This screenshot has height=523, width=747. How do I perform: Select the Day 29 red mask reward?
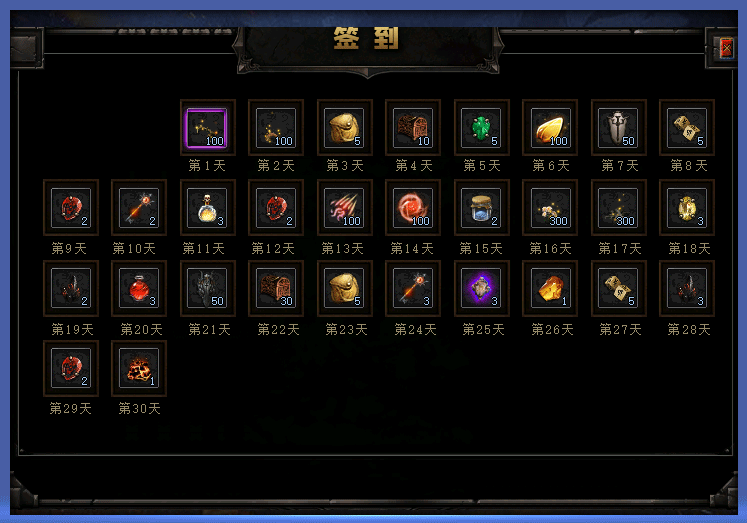pos(71,368)
